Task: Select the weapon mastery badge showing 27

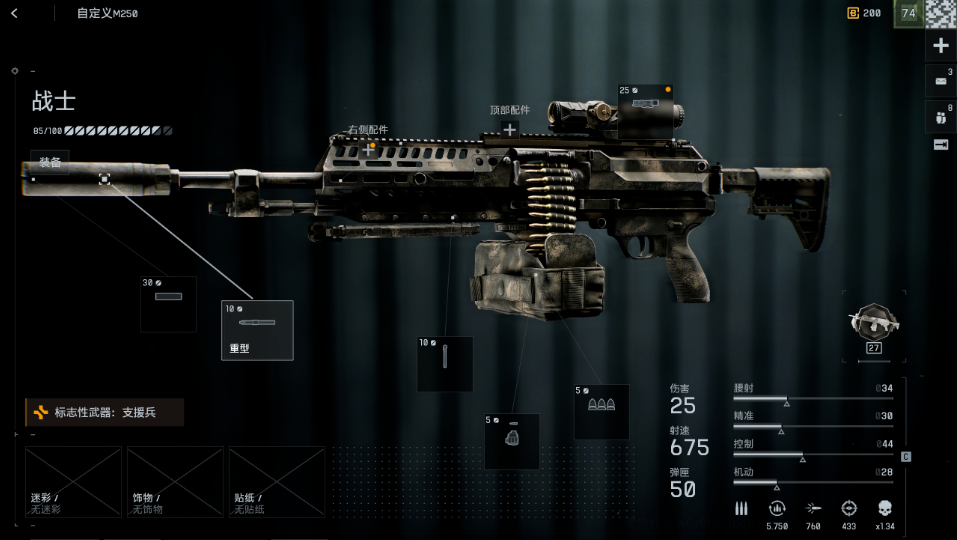Action: click(873, 326)
